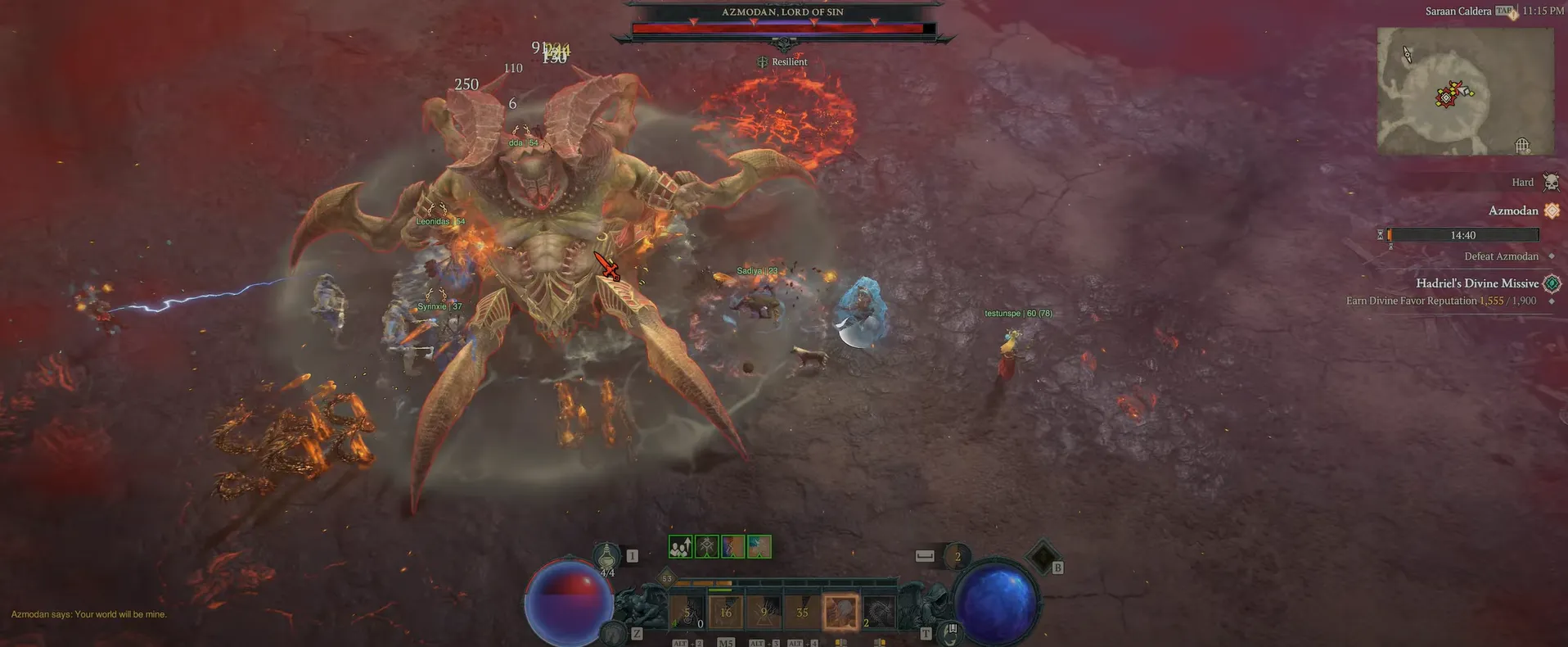Click the Azmodan boss icon in quest tracker
The height and width of the screenshot is (647, 1568).
tap(1552, 210)
